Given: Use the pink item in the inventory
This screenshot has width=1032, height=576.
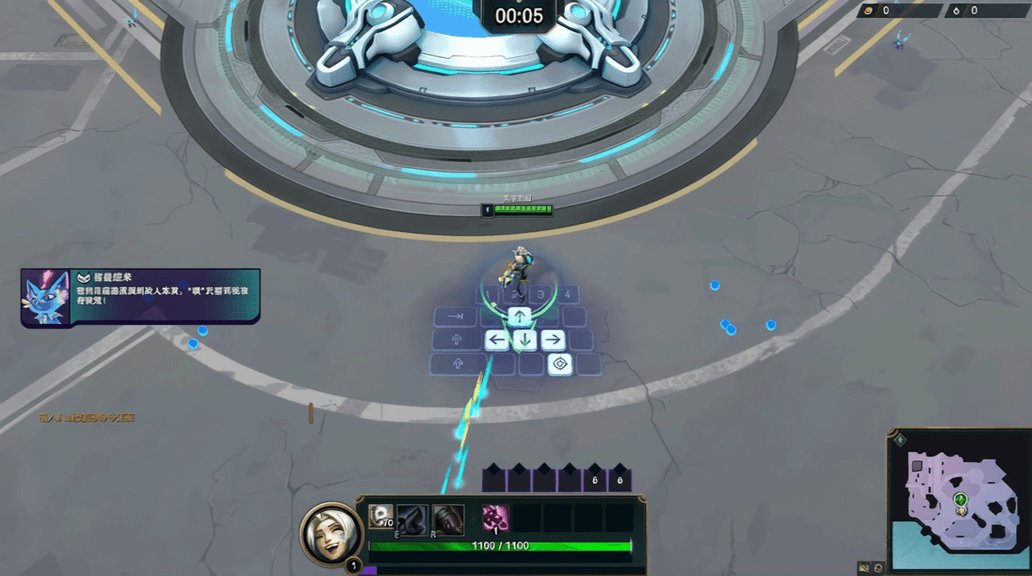Looking at the screenshot, I should coord(494,517).
